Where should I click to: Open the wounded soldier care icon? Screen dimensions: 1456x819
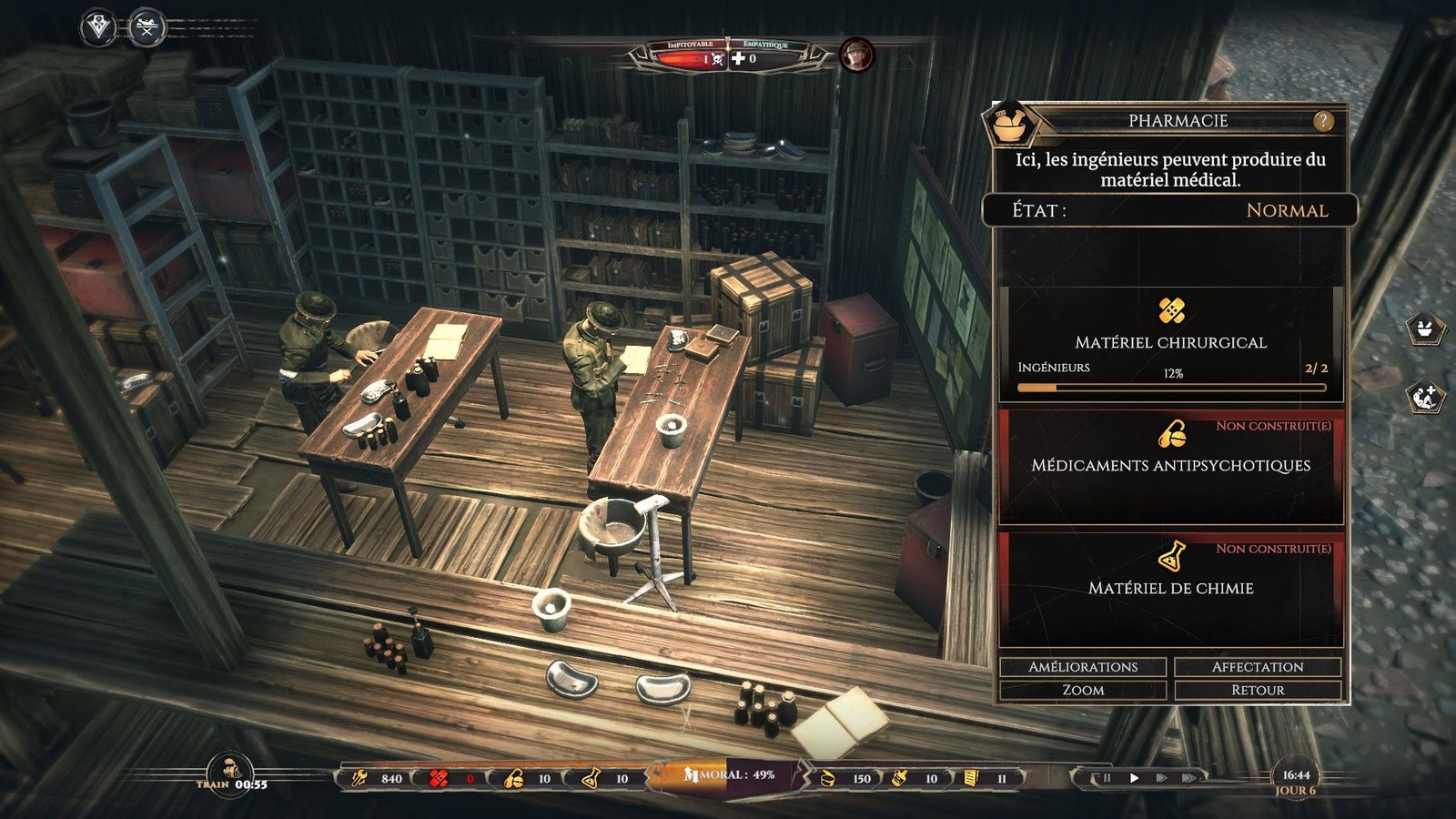[1425, 398]
